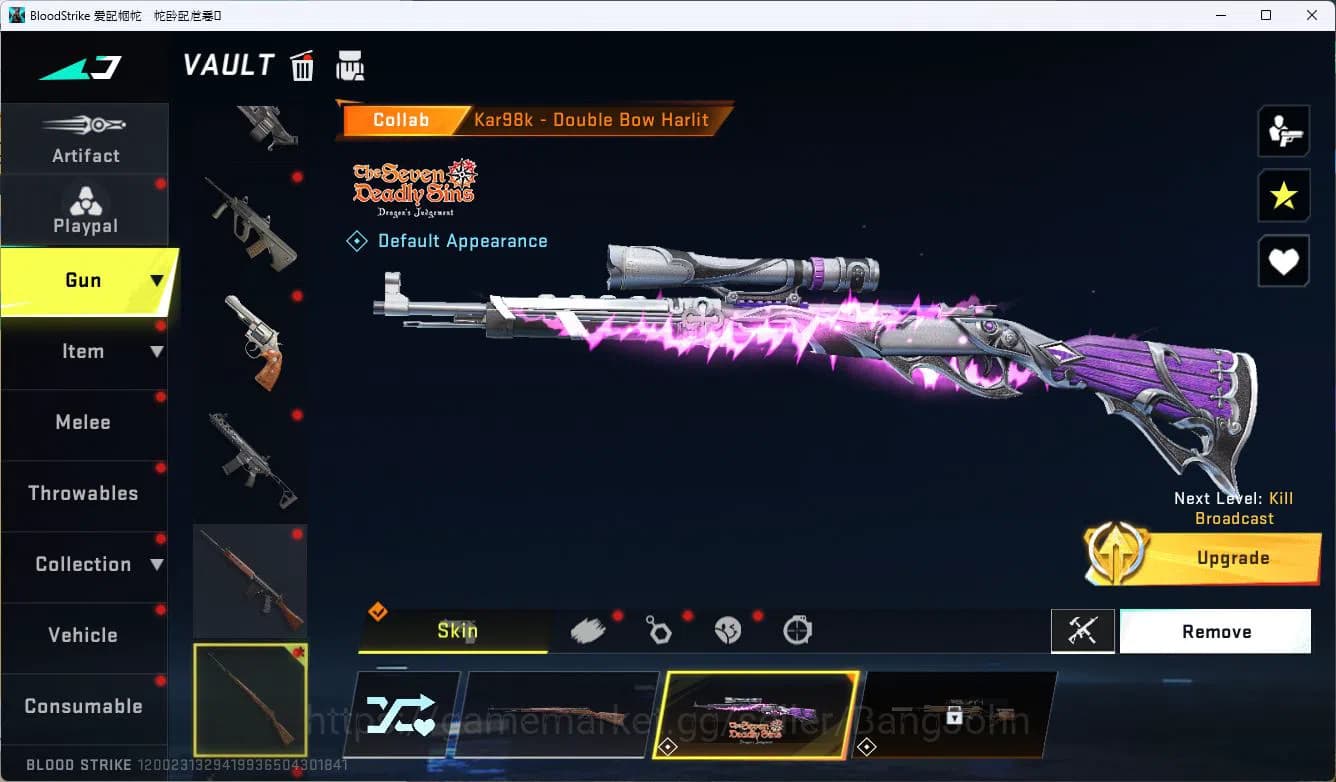Open the character inspect icon at top right
This screenshot has width=1336, height=782.
click(x=1283, y=130)
